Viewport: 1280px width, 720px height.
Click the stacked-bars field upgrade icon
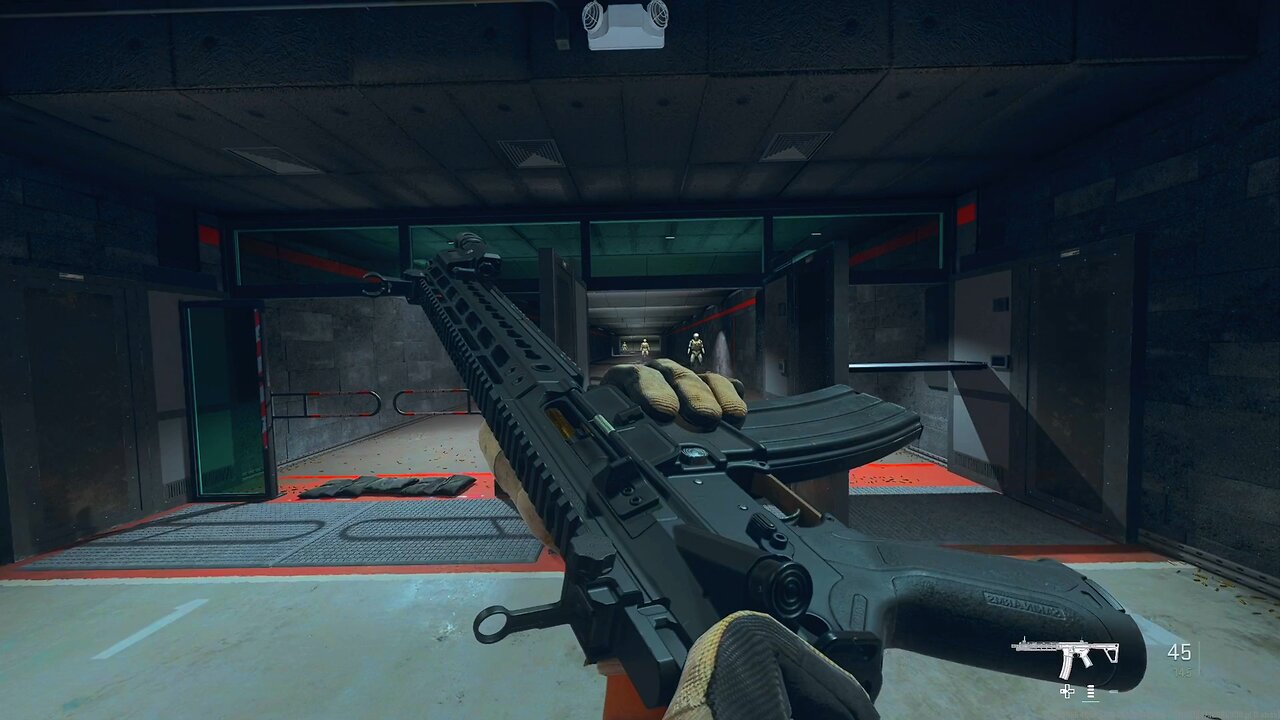click(x=1090, y=691)
